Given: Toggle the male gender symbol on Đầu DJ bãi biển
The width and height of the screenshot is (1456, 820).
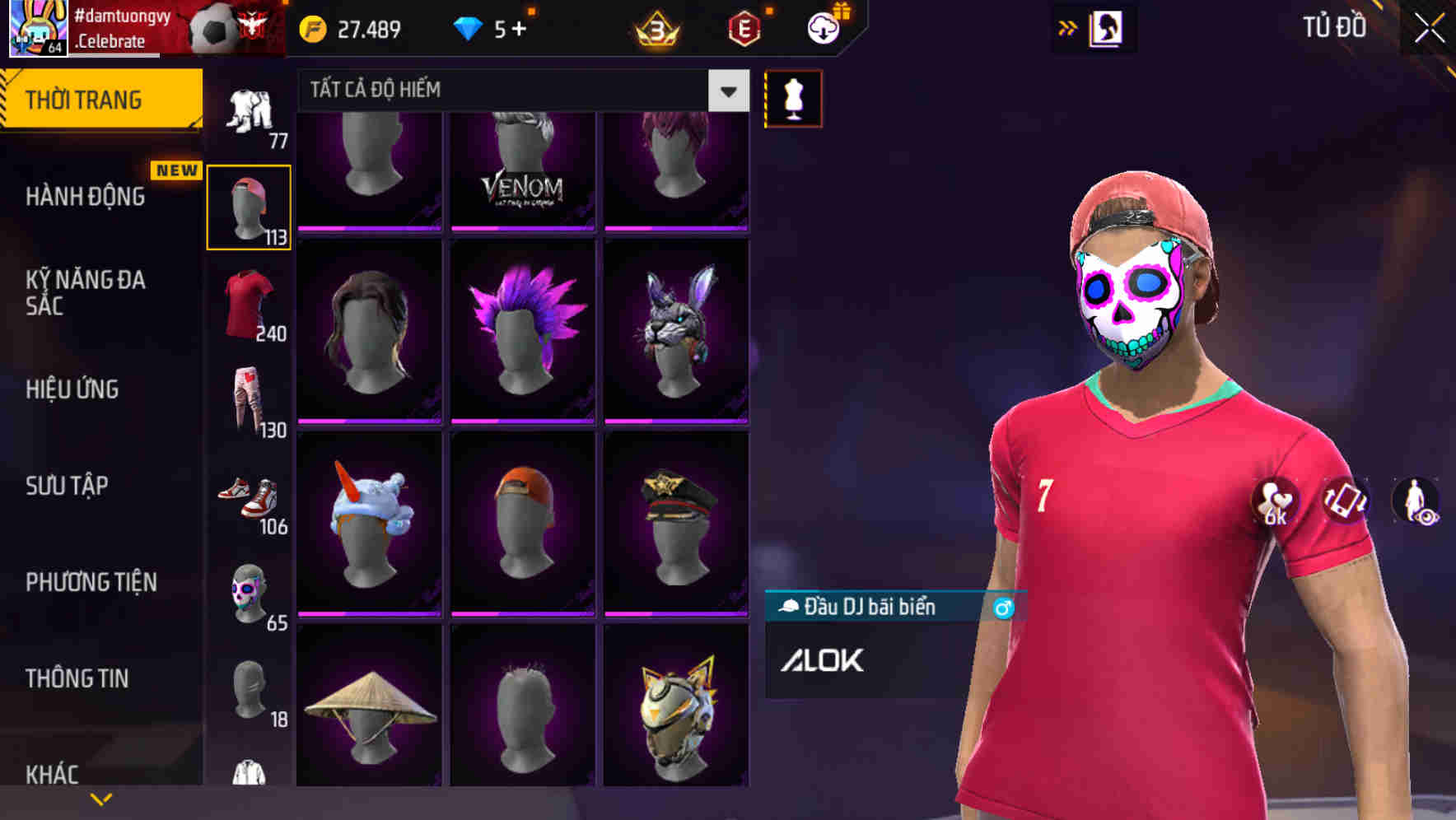Looking at the screenshot, I should [x=1001, y=607].
